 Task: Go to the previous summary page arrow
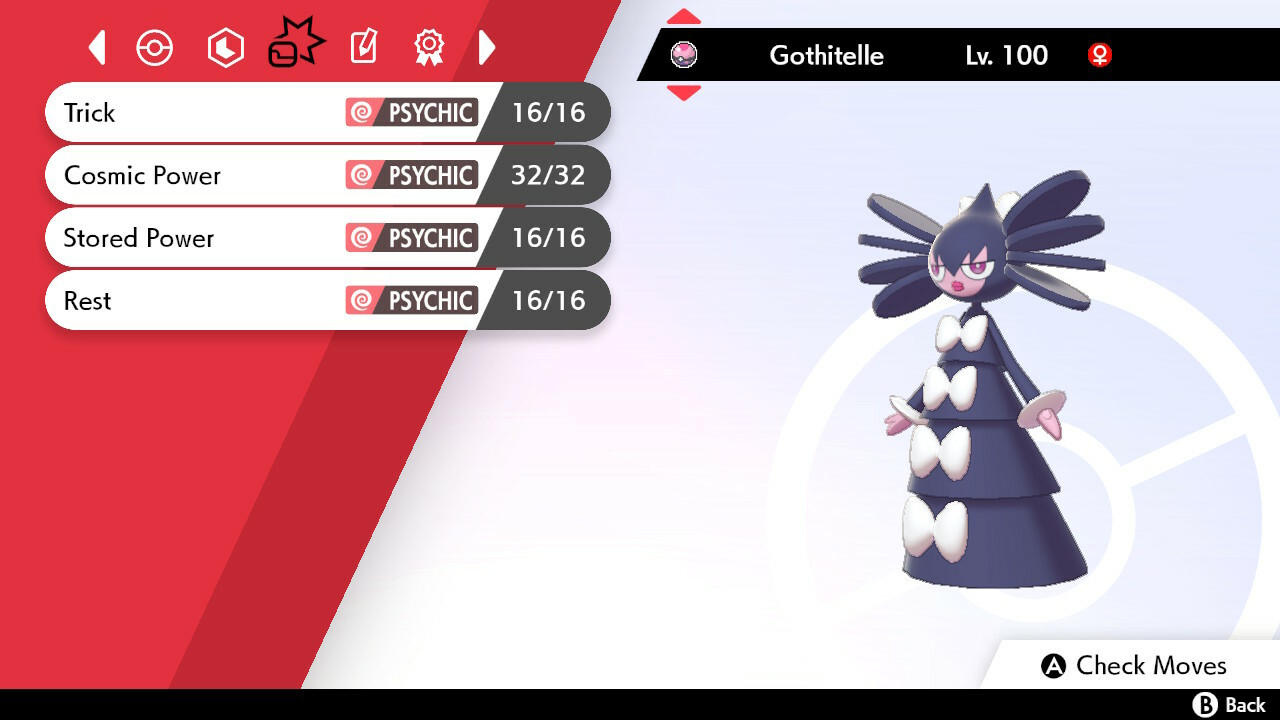(x=97, y=47)
